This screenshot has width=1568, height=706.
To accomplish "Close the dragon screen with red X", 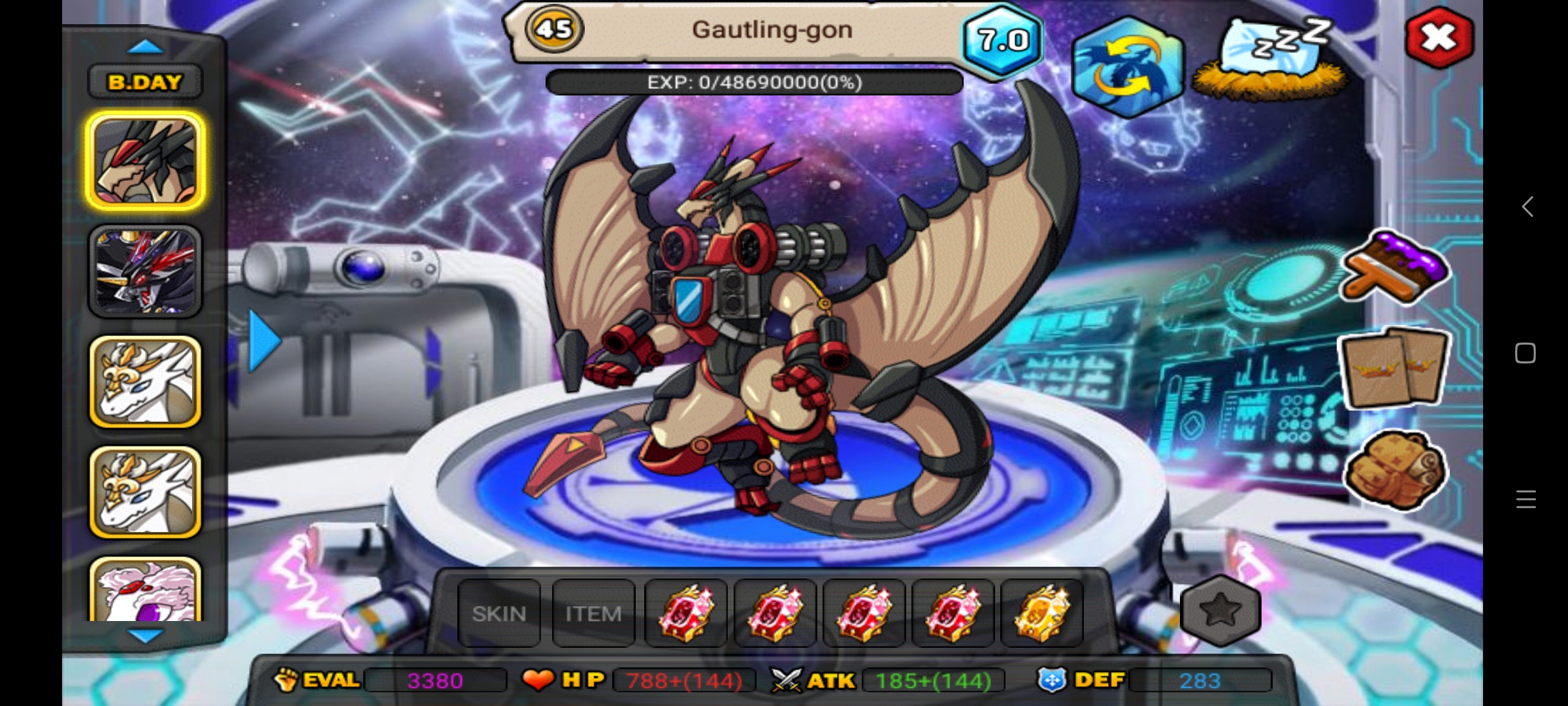I will 1439,37.
